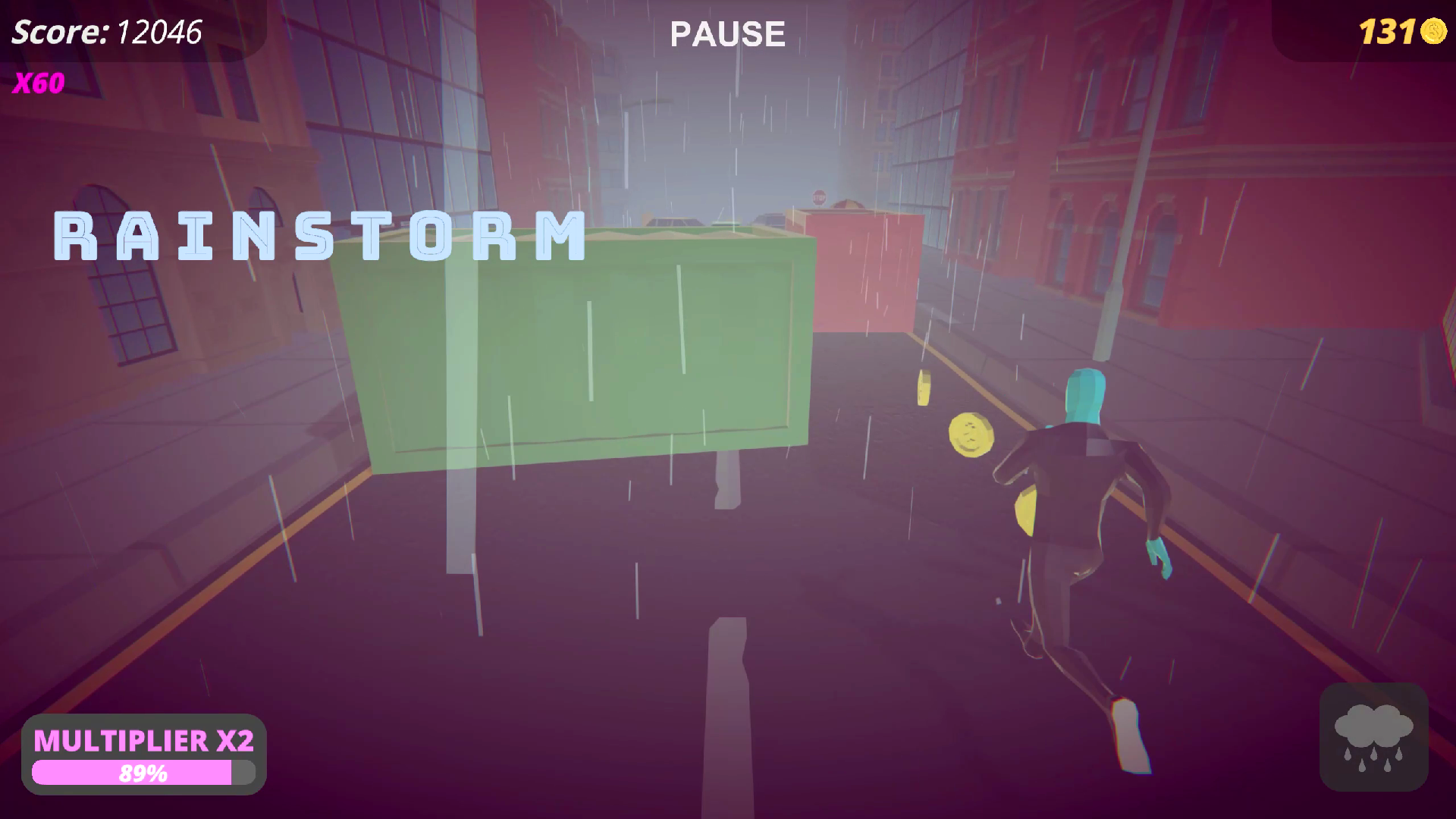Expand the Score display panel
Viewport: 1456px width, 819px height.
[x=106, y=32]
